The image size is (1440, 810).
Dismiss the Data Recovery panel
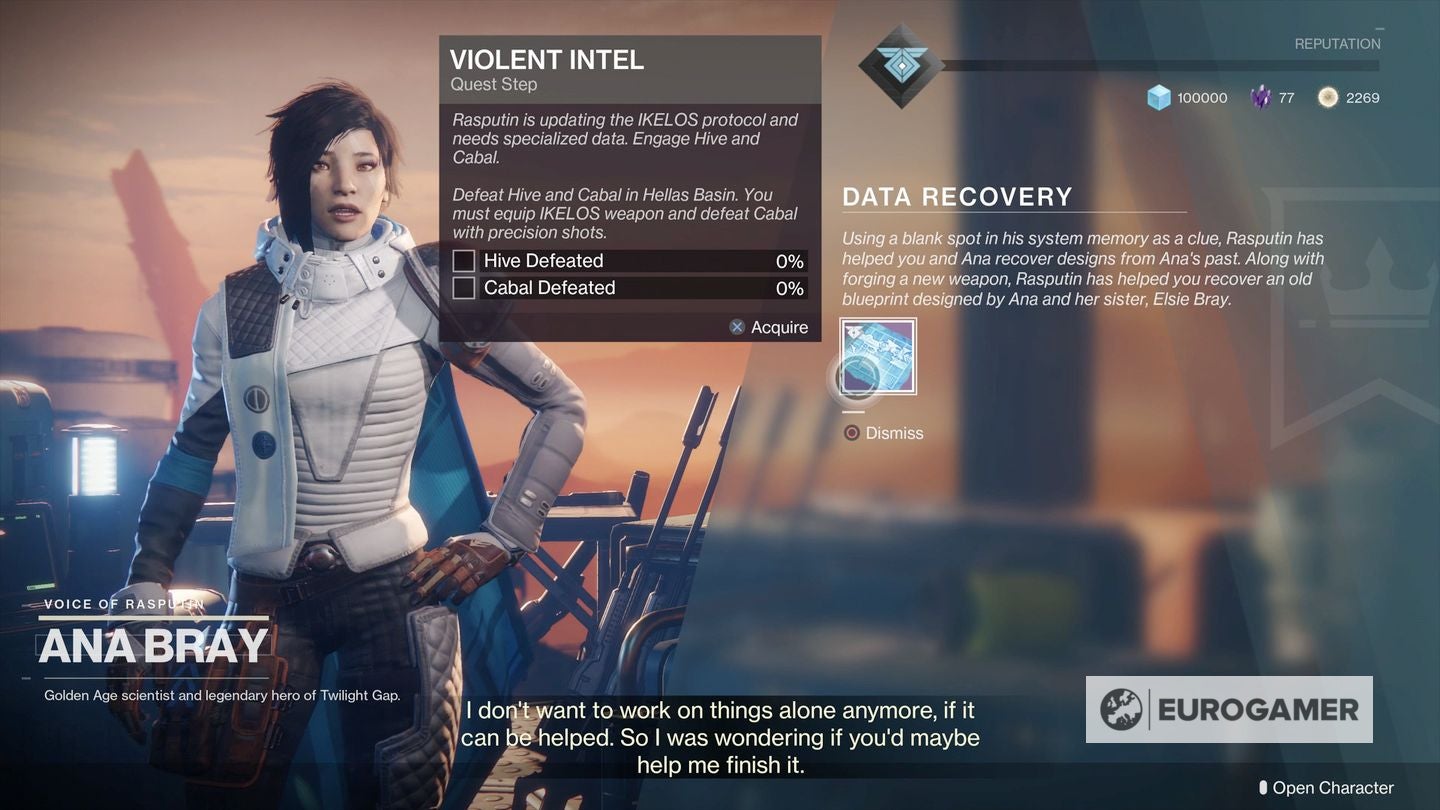883,433
